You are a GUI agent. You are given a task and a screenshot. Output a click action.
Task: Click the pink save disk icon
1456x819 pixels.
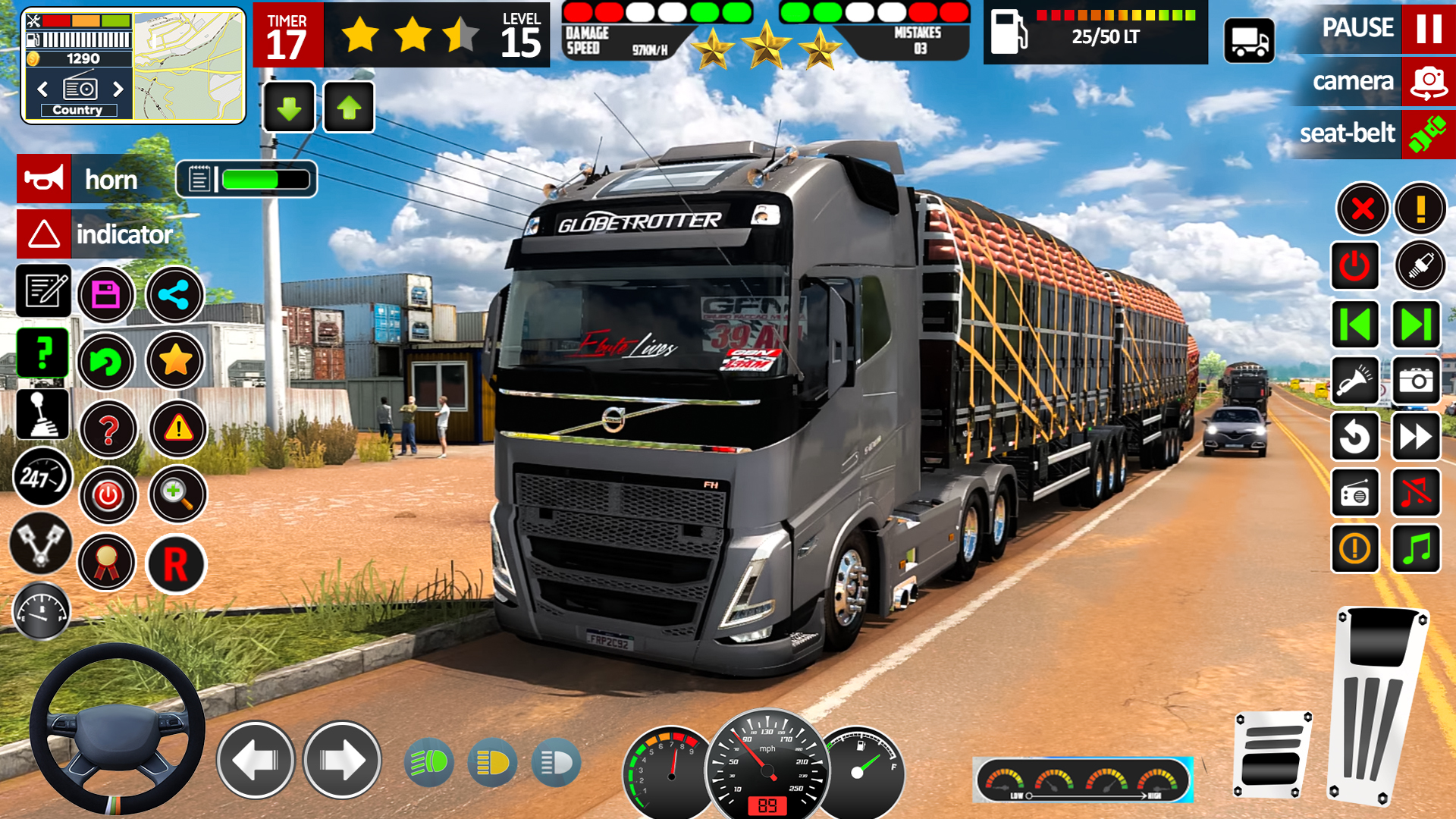click(x=106, y=295)
